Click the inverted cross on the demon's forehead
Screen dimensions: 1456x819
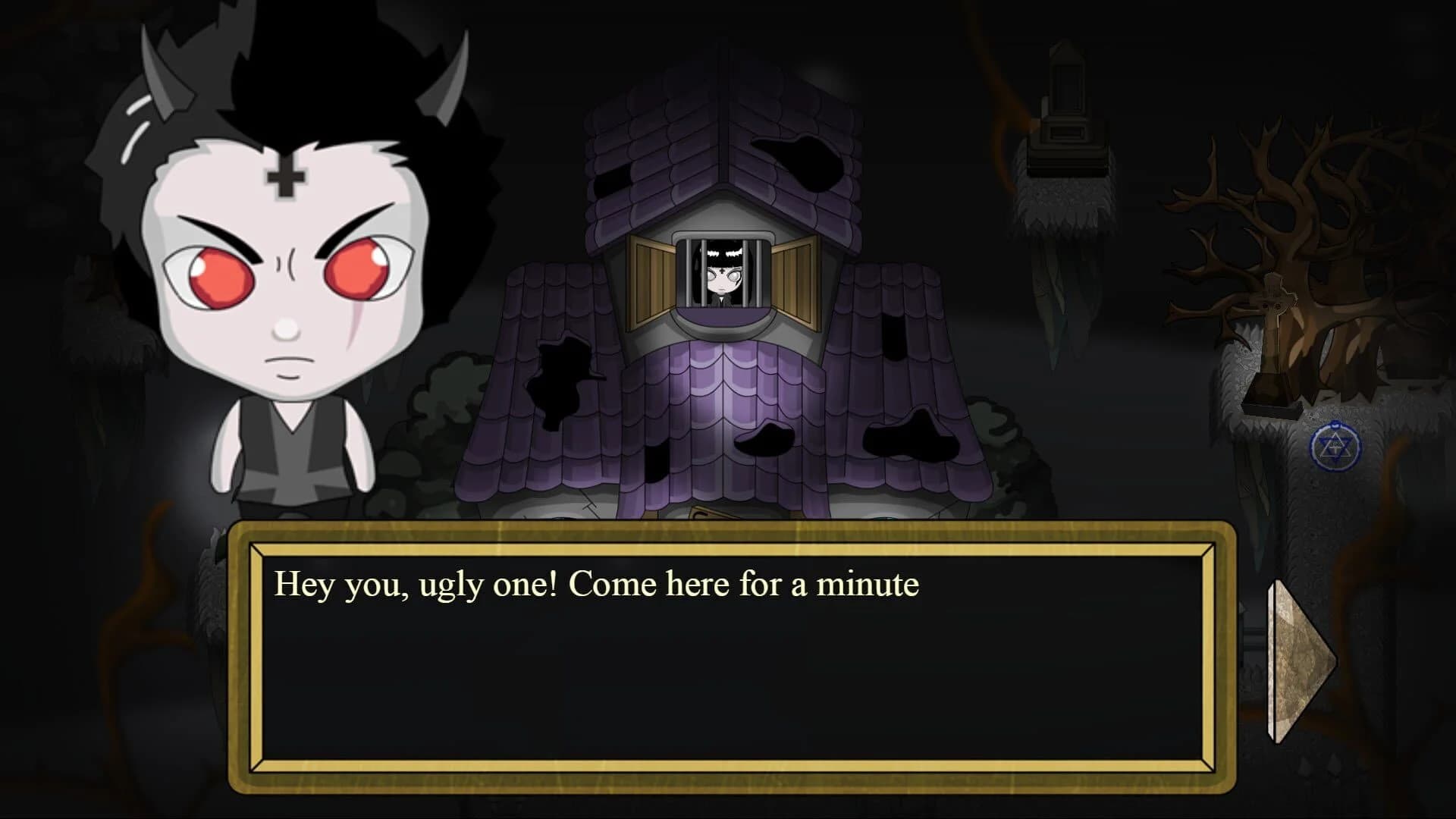[286, 179]
